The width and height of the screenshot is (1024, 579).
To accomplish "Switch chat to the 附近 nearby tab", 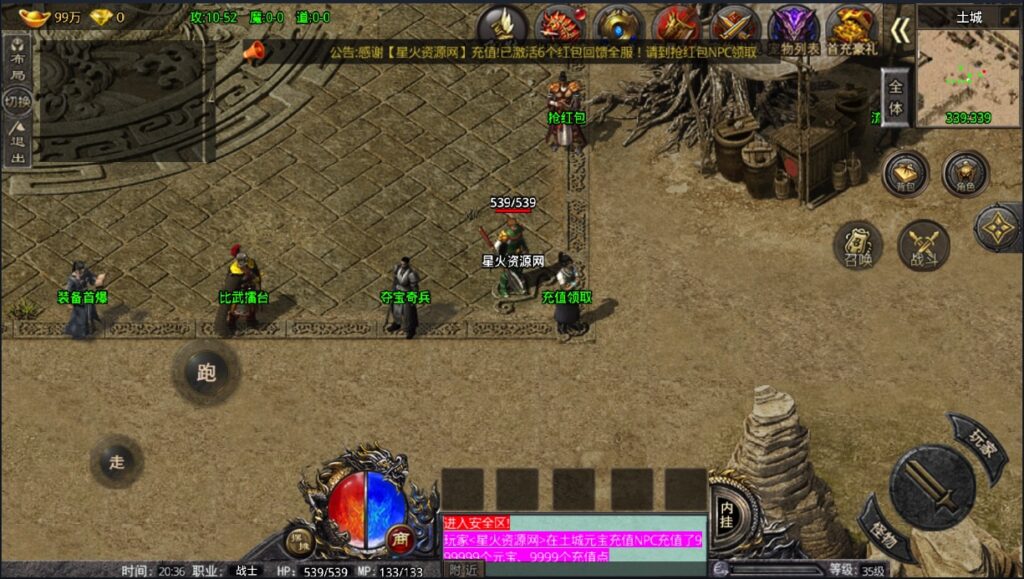I will [462, 569].
